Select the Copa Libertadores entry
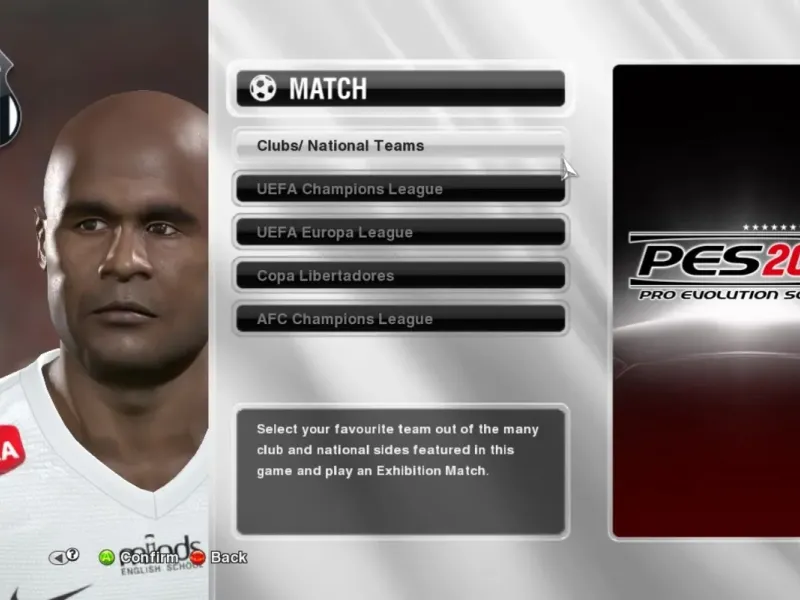Image resolution: width=800 pixels, height=600 pixels. tap(400, 276)
